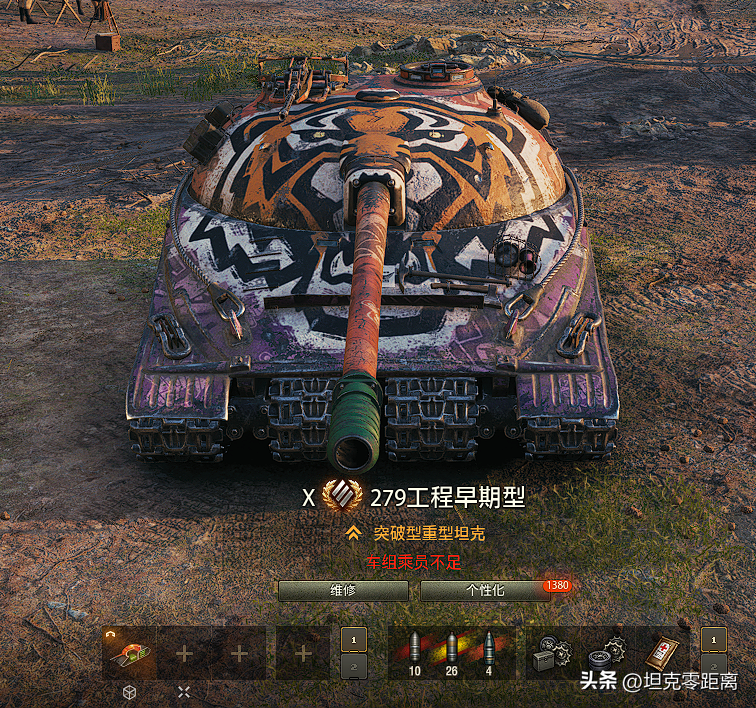Open the 维修 (Repair) button
The image size is (756, 708).
click(343, 591)
